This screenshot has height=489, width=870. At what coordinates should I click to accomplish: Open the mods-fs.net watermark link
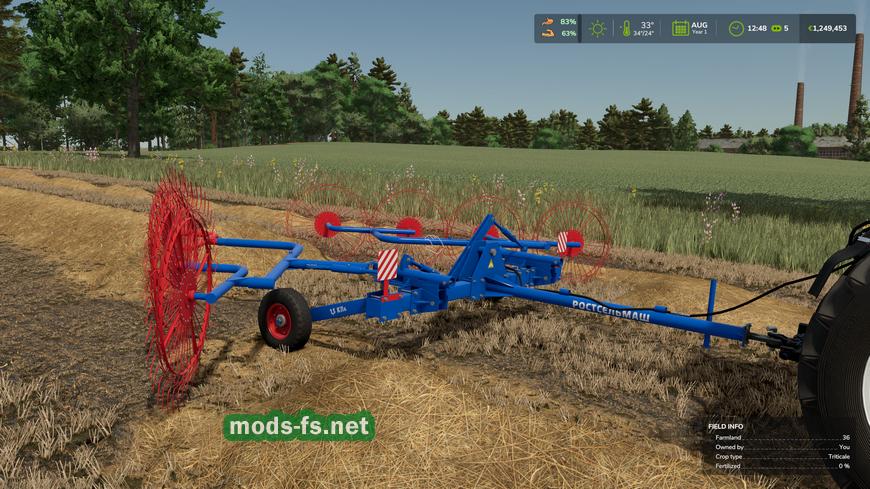(x=298, y=426)
